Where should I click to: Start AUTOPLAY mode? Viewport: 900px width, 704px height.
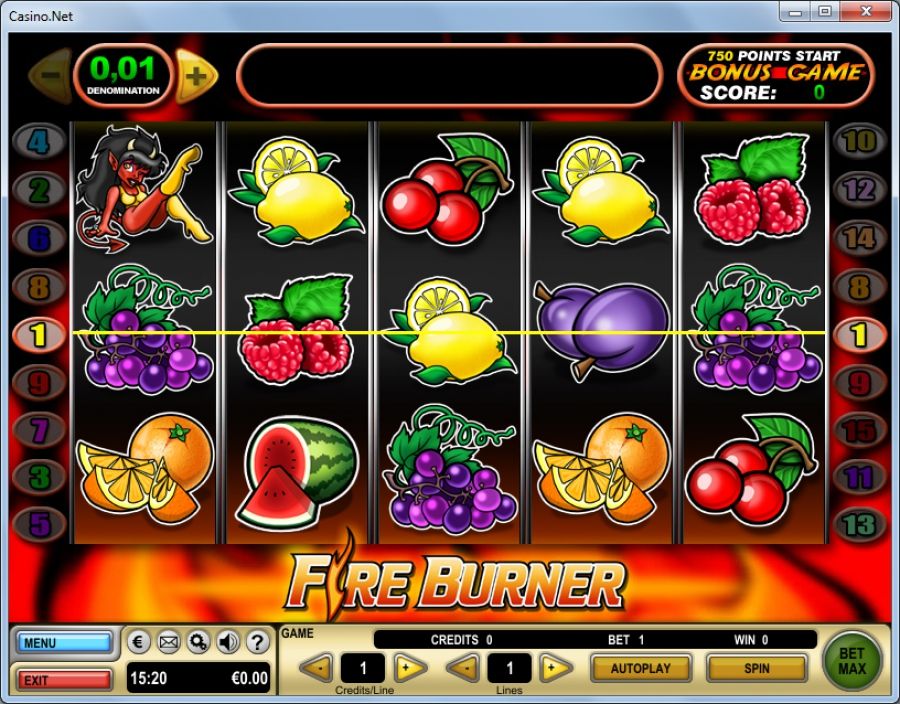click(640, 667)
